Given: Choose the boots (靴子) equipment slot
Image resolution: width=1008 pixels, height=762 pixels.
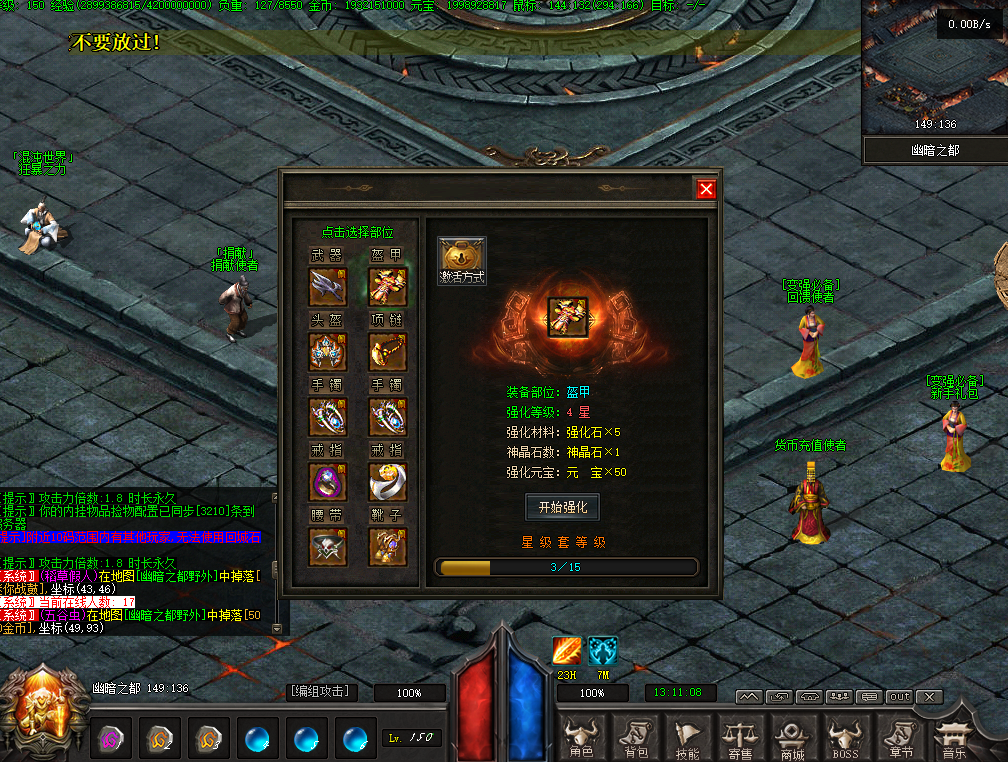Looking at the screenshot, I should pyautogui.click(x=388, y=547).
